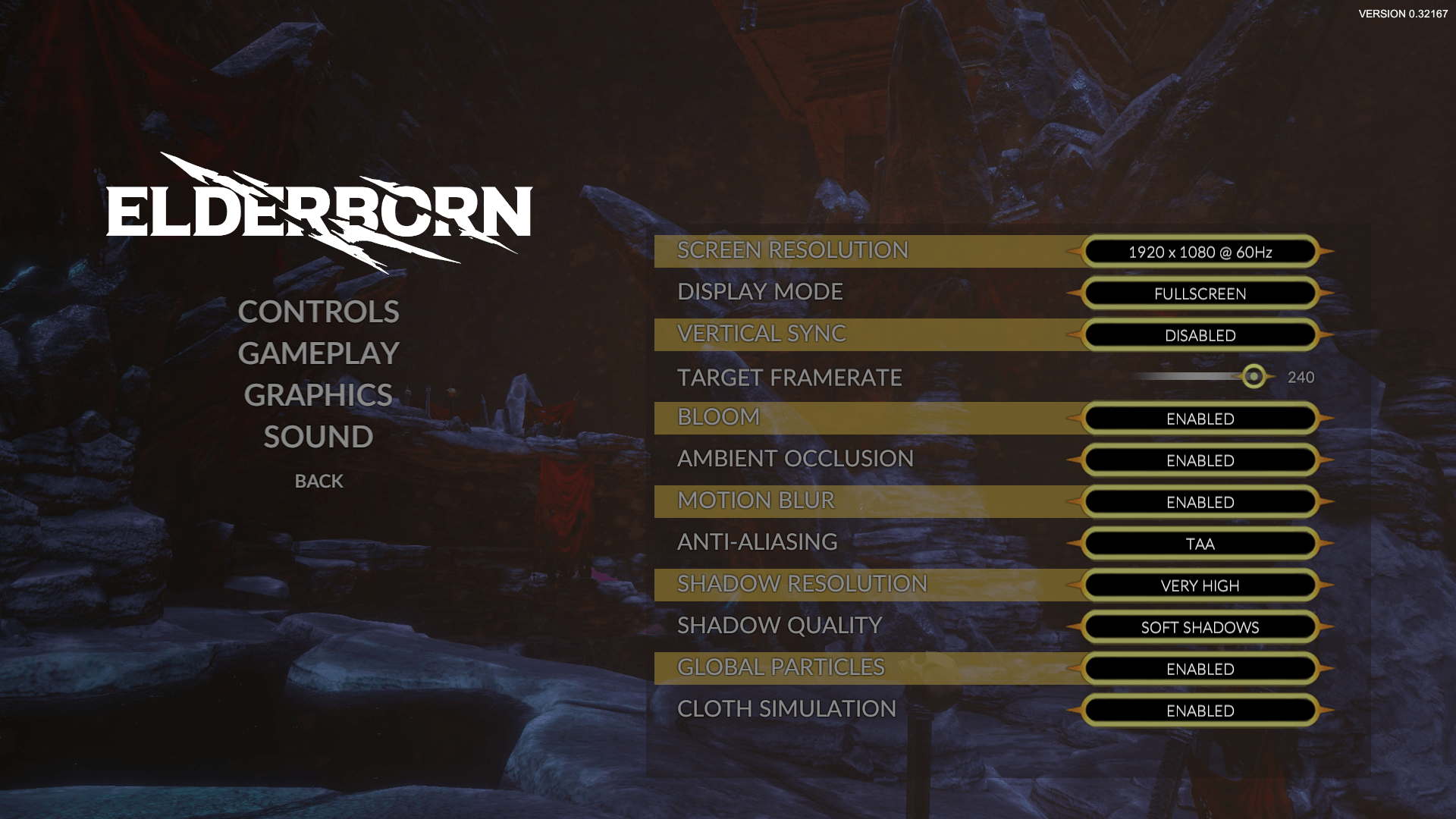Change the screen resolution selector value
This screenshot has width=1456, height=819.
[x=1200, y=252]
